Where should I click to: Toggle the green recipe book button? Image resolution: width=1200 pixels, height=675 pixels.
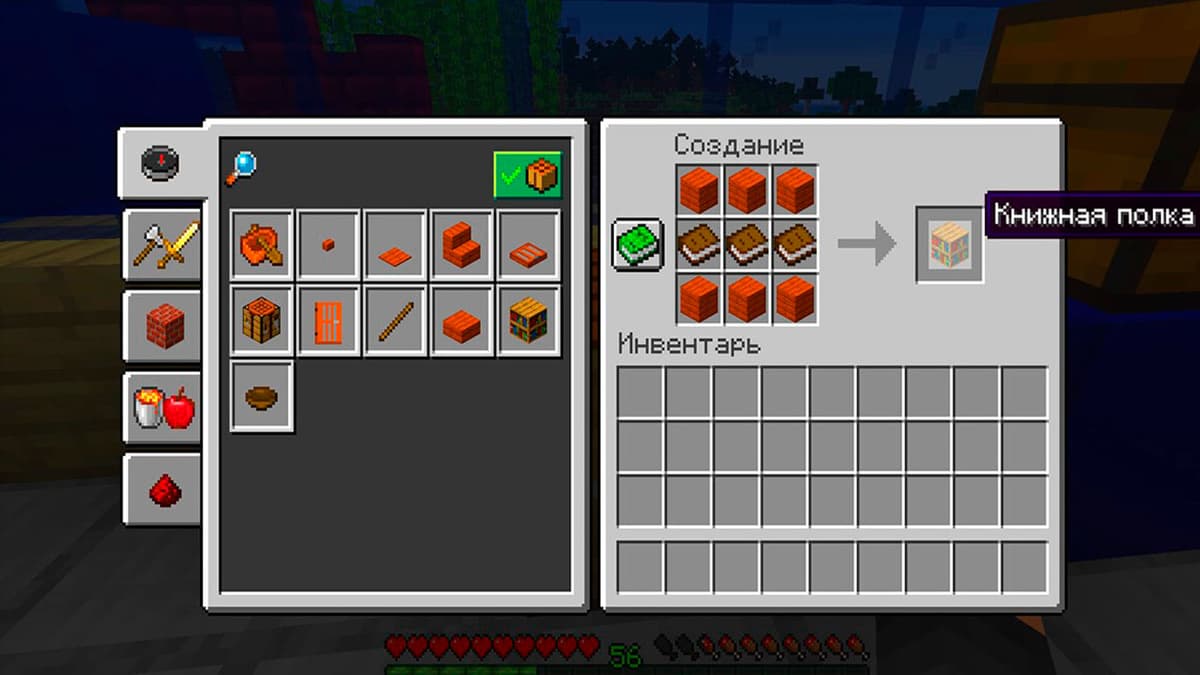[638, 245]
